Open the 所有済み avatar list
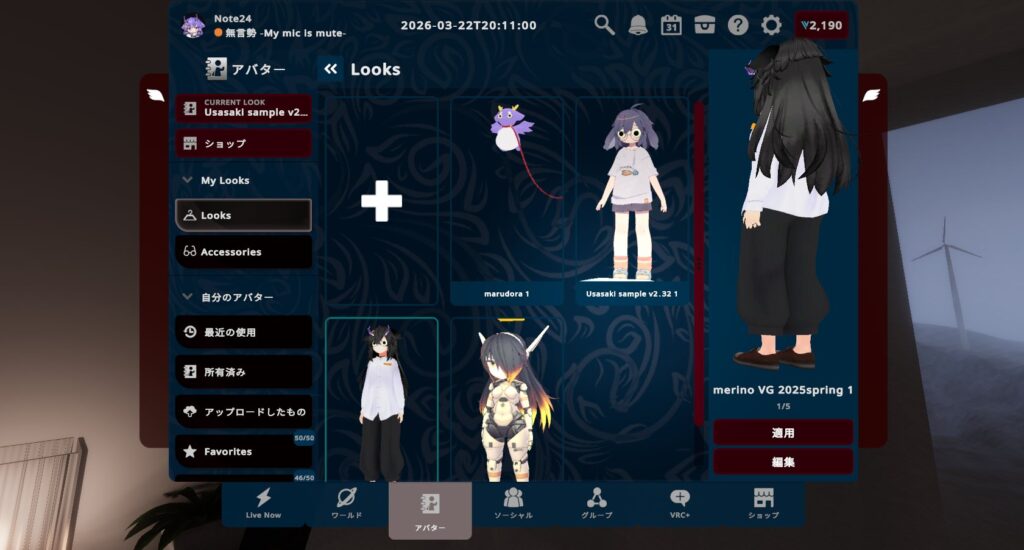 click(244, 372)
